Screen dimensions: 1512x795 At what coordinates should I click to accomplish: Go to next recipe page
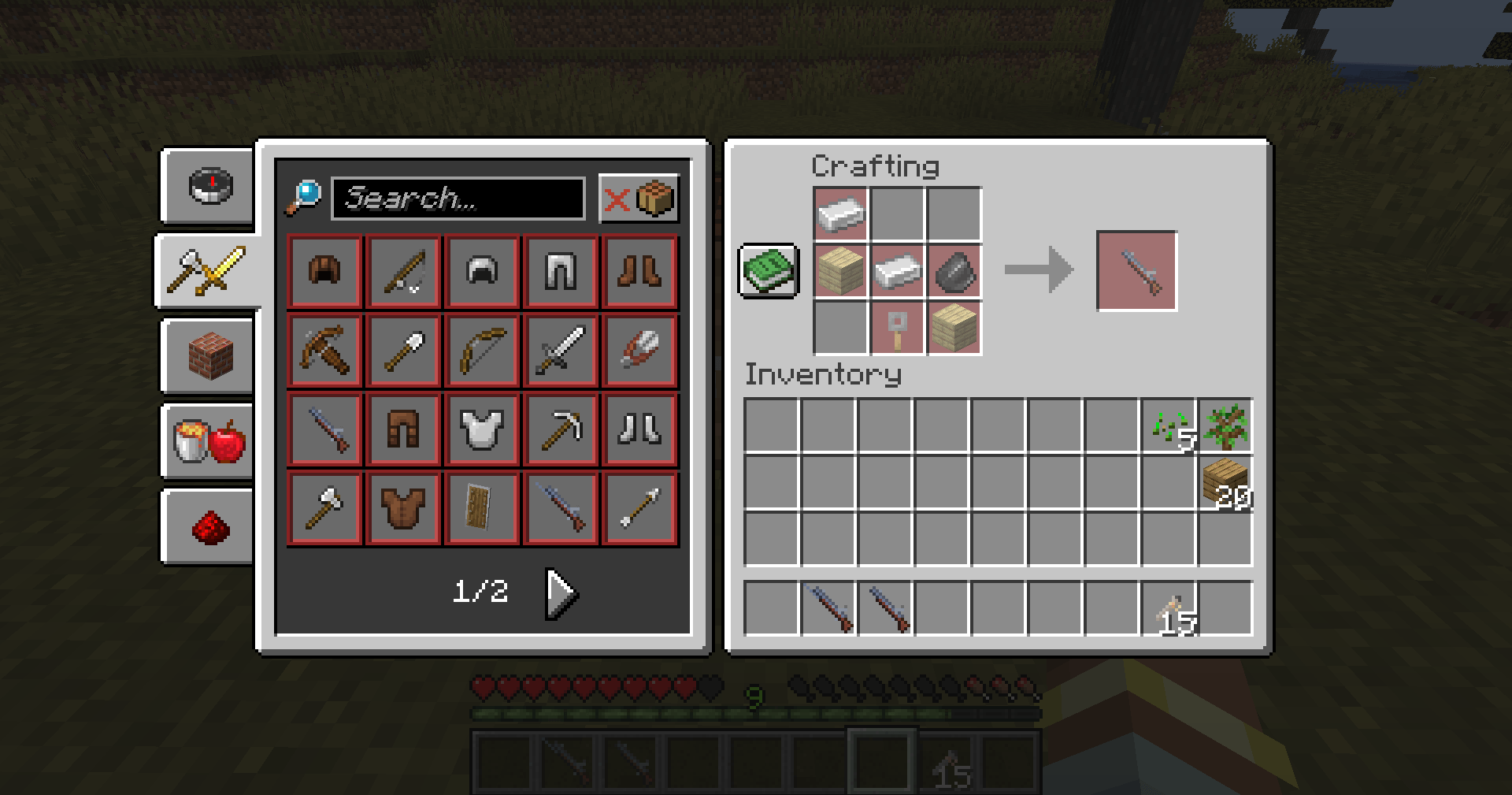pos(559,593)
